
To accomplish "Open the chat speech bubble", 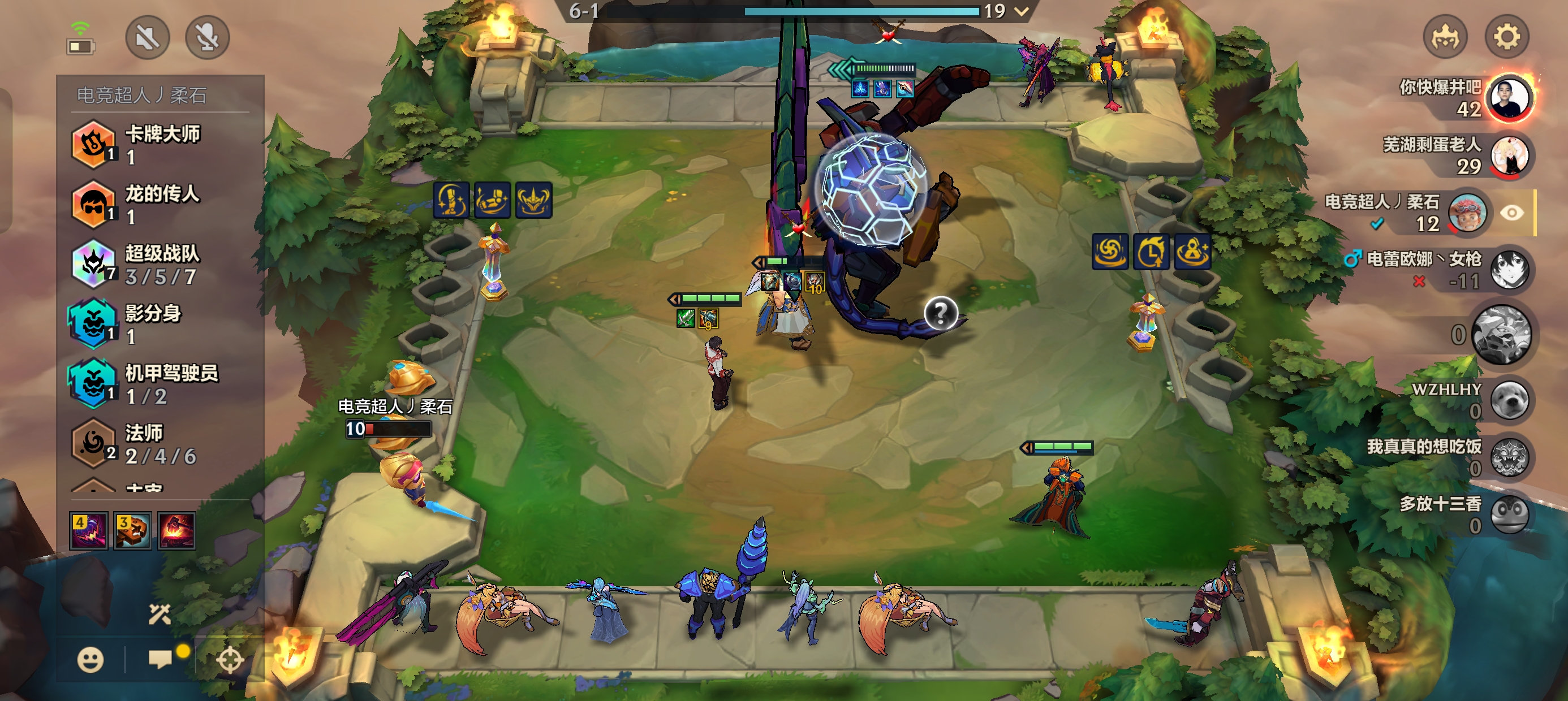I will point(160,659).
